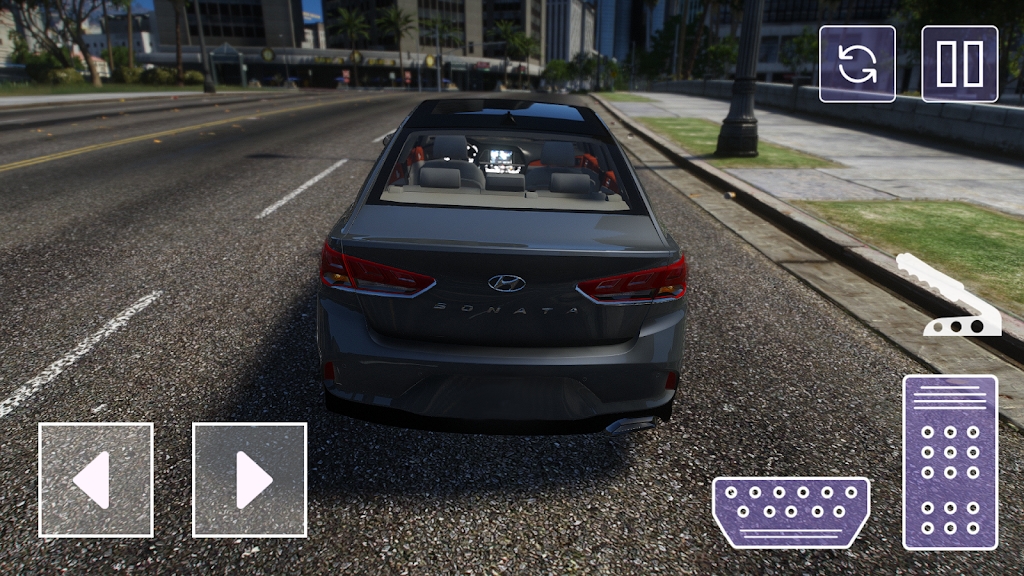Hit the brake pedal

click(x=790, y=511)
